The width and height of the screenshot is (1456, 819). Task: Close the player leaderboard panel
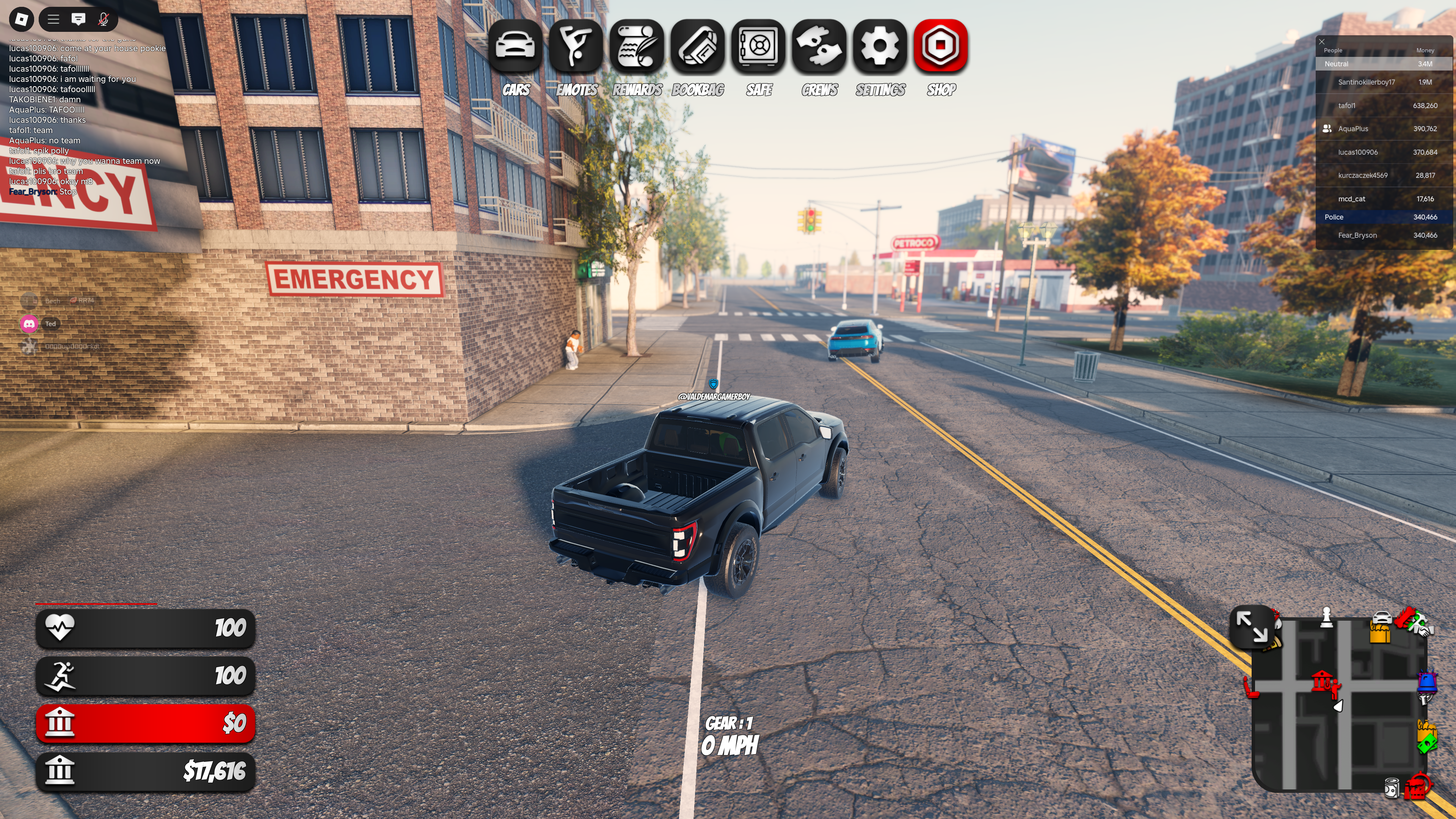click(1321, 41)
